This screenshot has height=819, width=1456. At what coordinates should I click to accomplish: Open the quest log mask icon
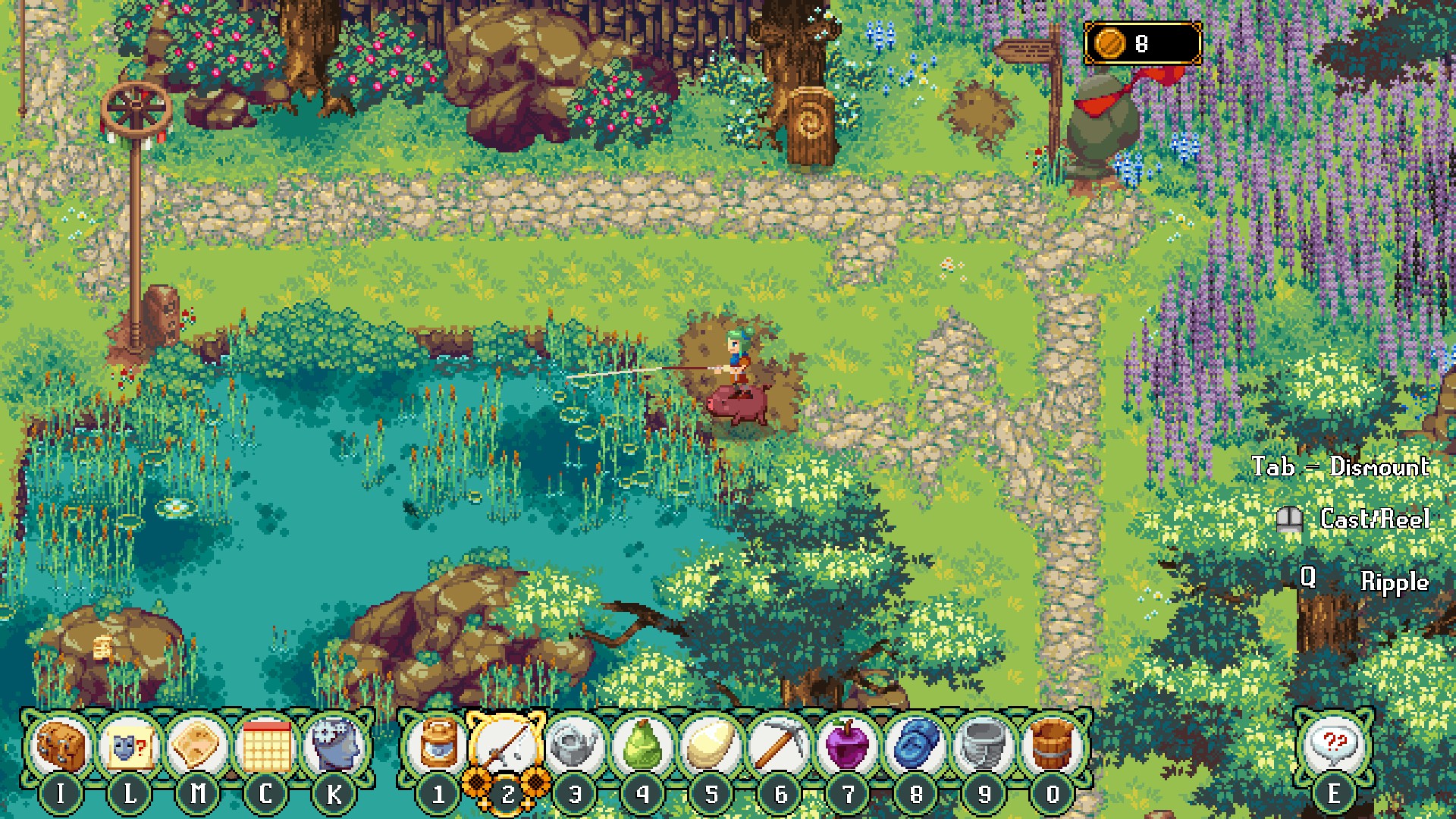click(x=129, y=747)
